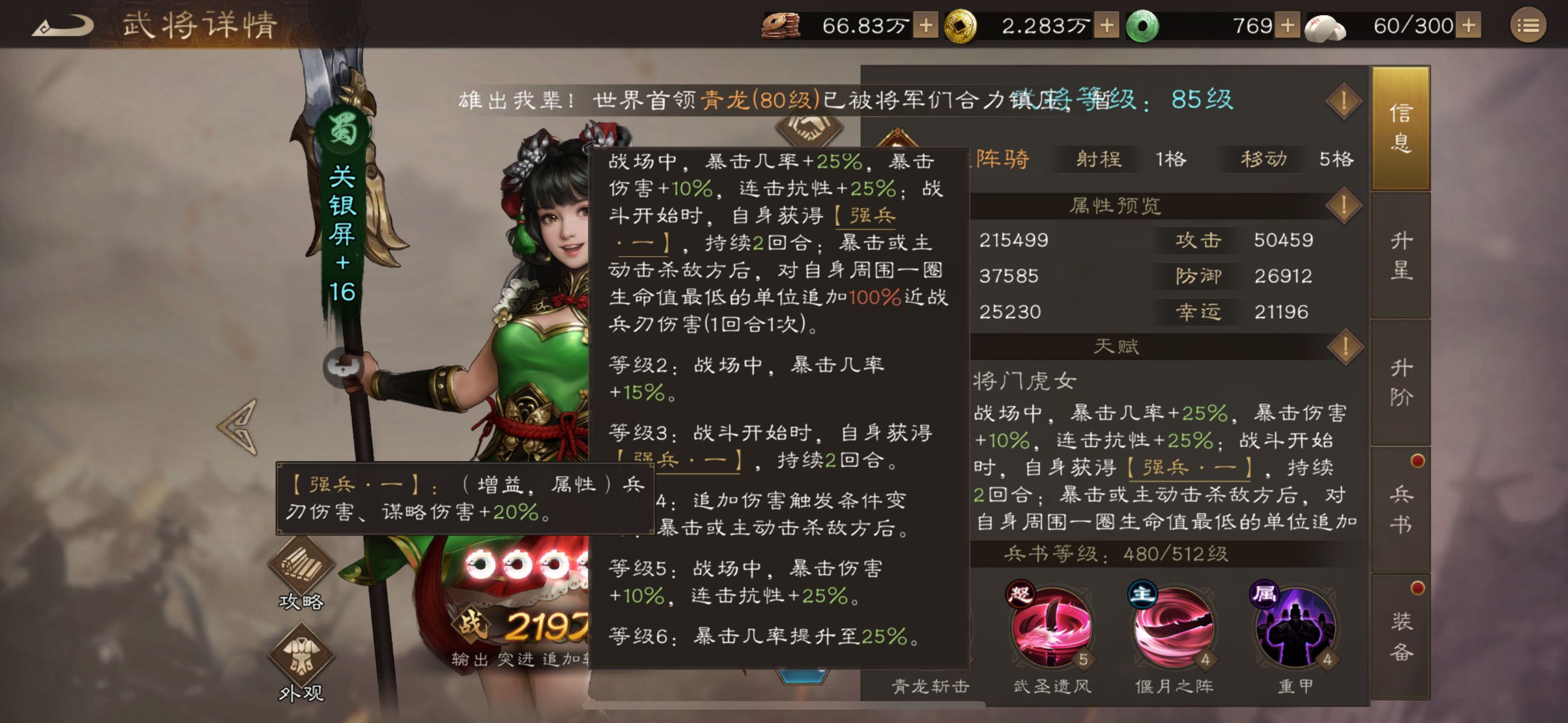Tap the 兵书等级 480/512 progress bar
This screenshot has width=1568, height=723.
click(x=1145, y=554)
